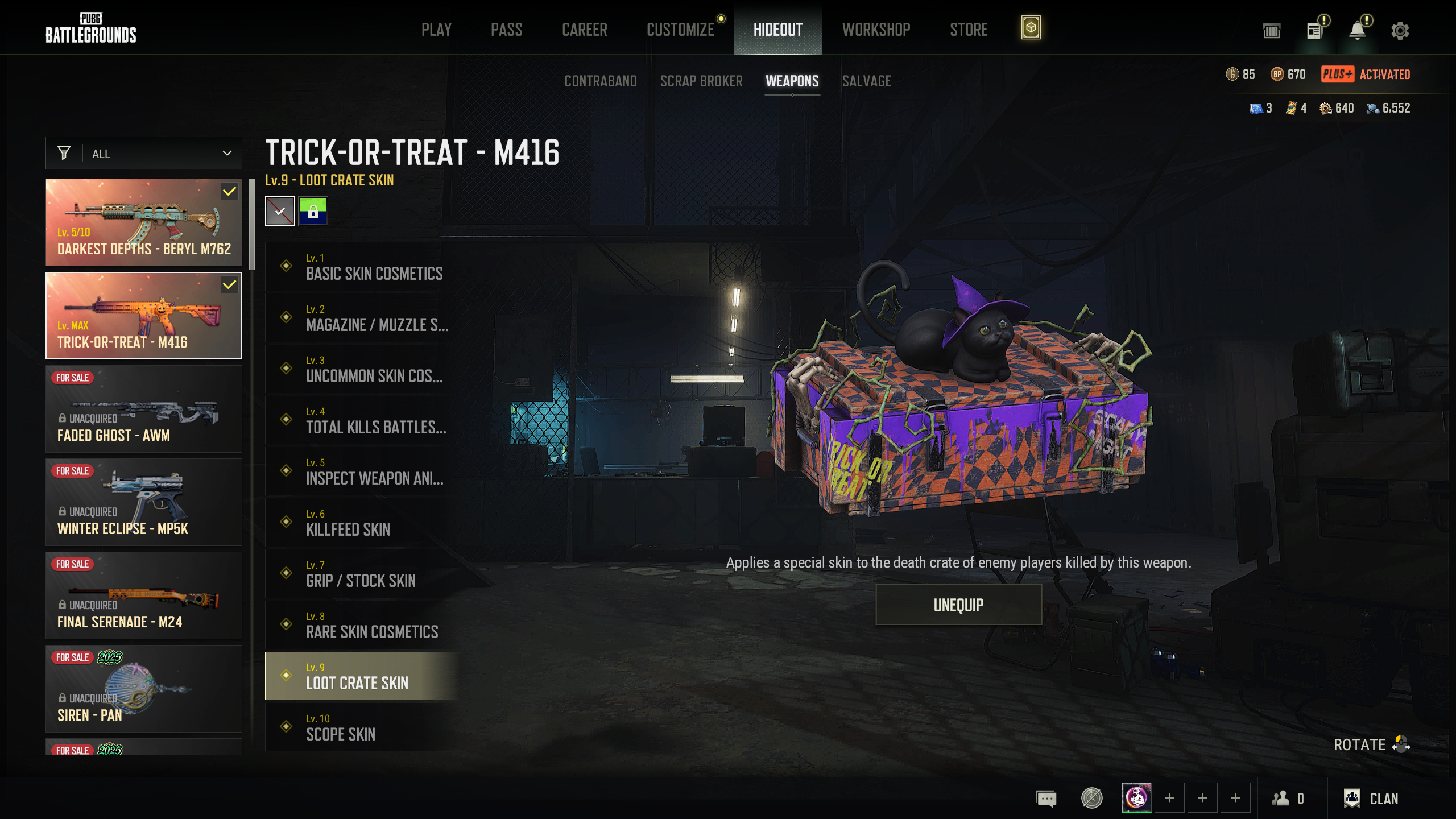Pick the green locked loot crate variant

point(313,212)
